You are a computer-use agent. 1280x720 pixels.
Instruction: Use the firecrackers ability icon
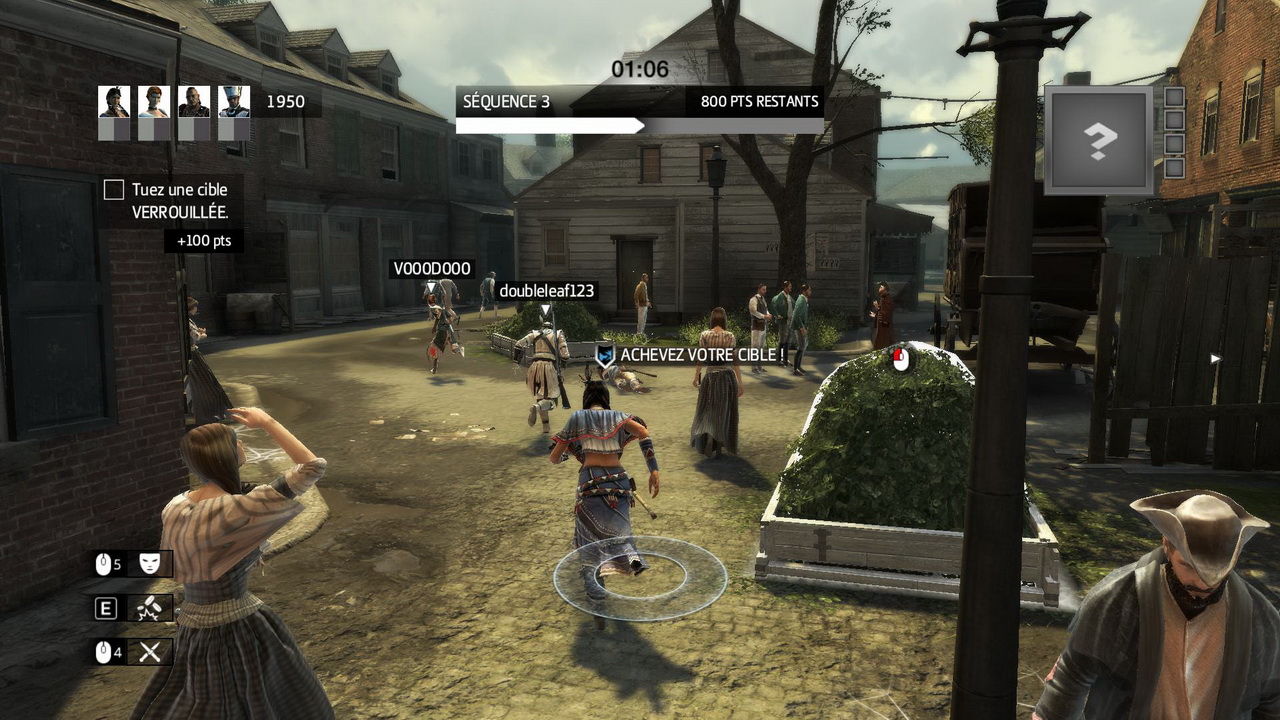click(150, 608)
